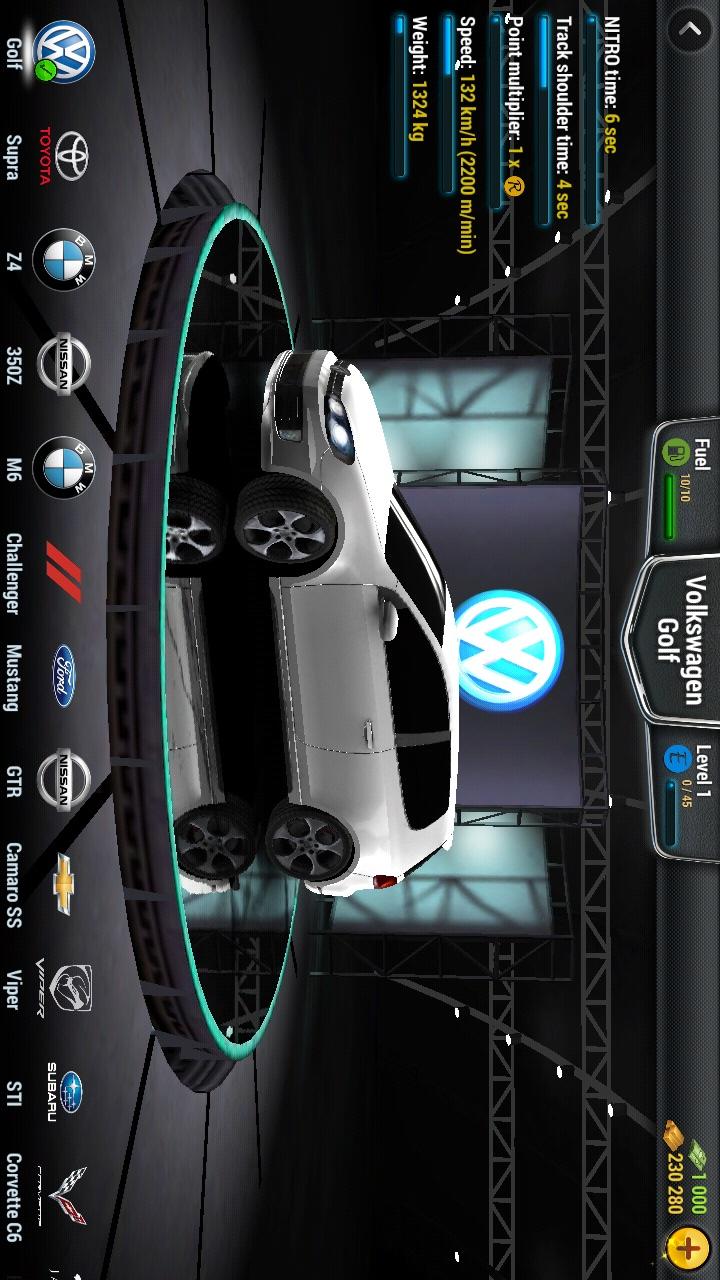Go back using the arrow button
720x1280 pixels.
click(x=689, y=30)
